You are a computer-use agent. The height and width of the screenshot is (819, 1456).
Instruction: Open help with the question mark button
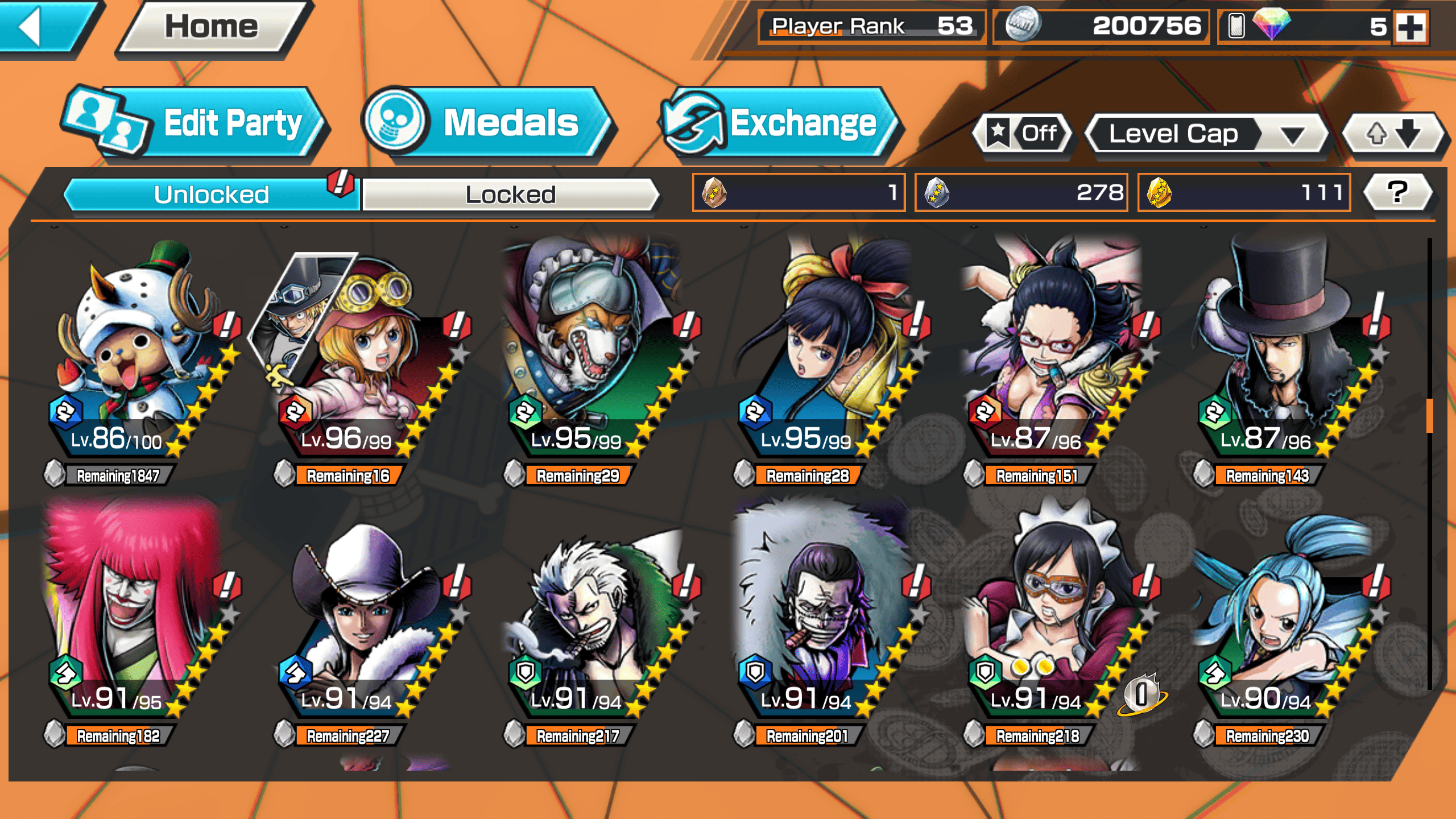(1397, 192)
